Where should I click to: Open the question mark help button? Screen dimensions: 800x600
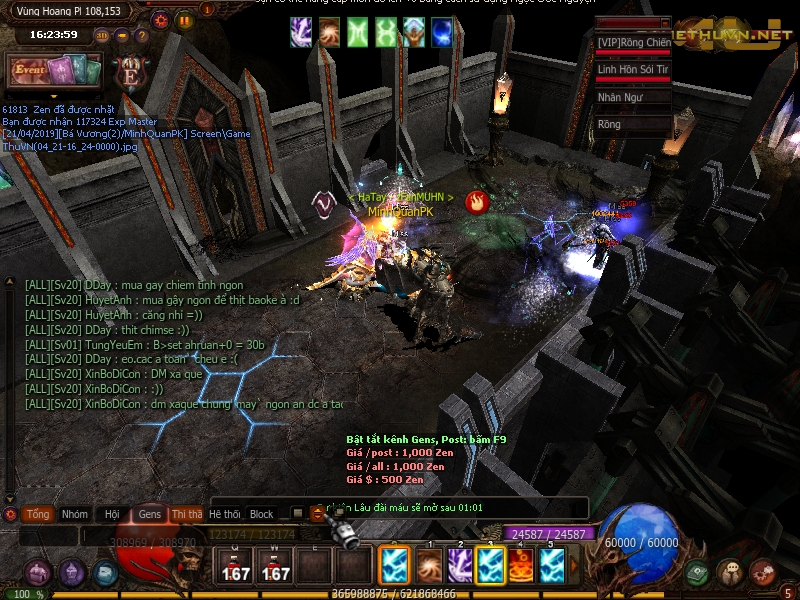click(141, 36)
